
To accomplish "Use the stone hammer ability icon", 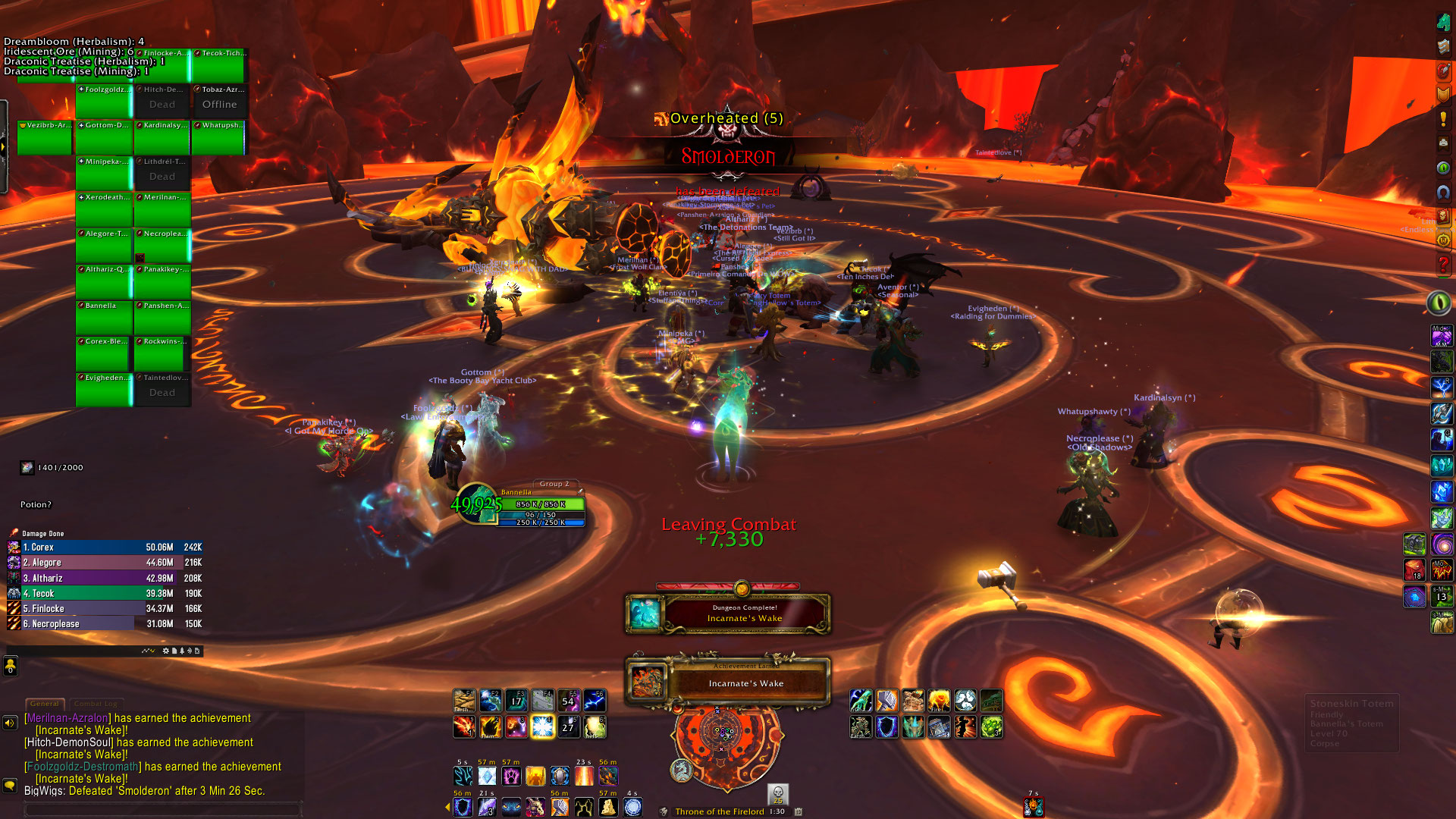I will [886, 701].
